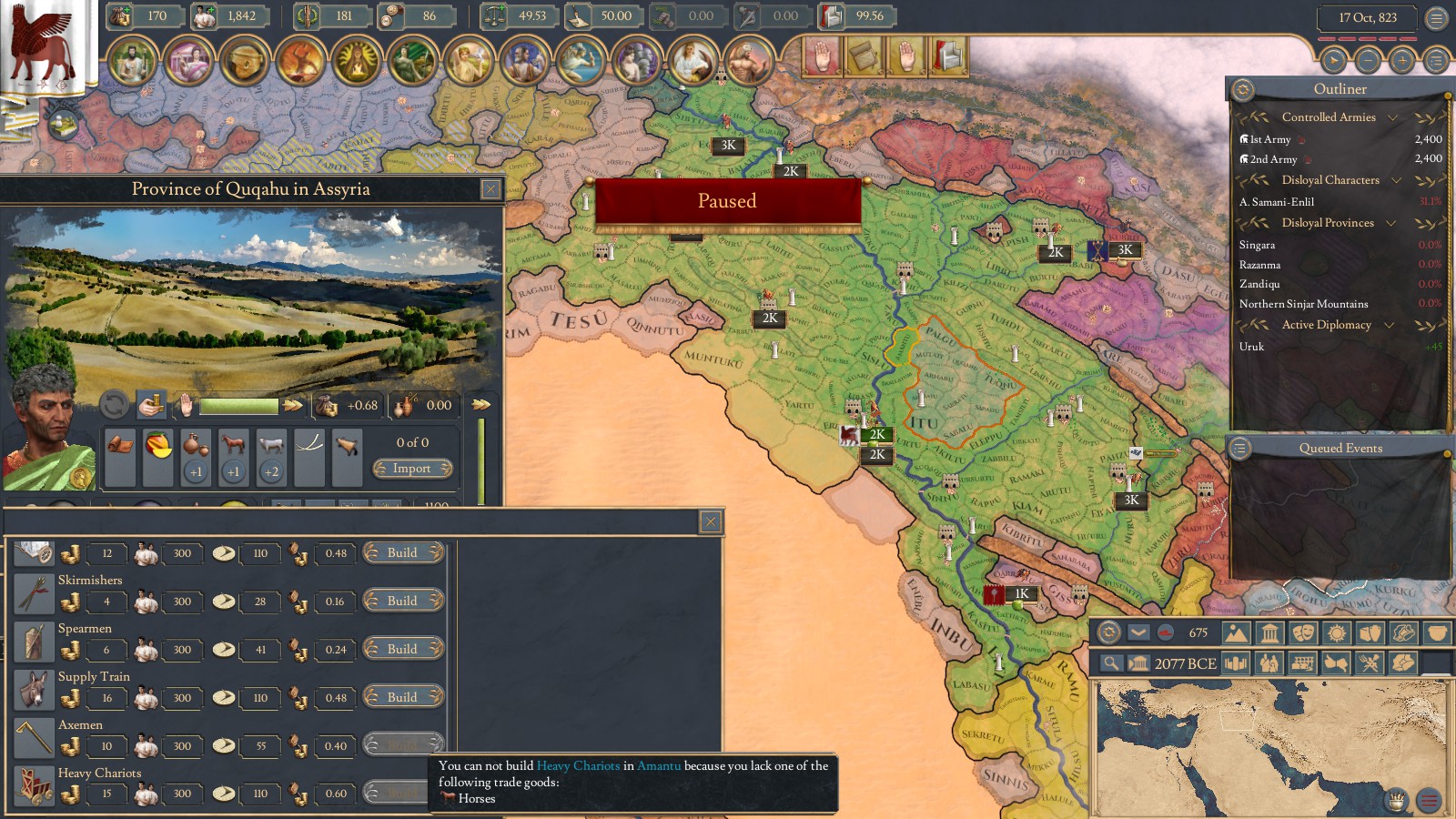The height and width of the screenshot is (819, 1456).
Task: Select the culture mapmode theater masks icon
Action: (x=1303, y=633)
